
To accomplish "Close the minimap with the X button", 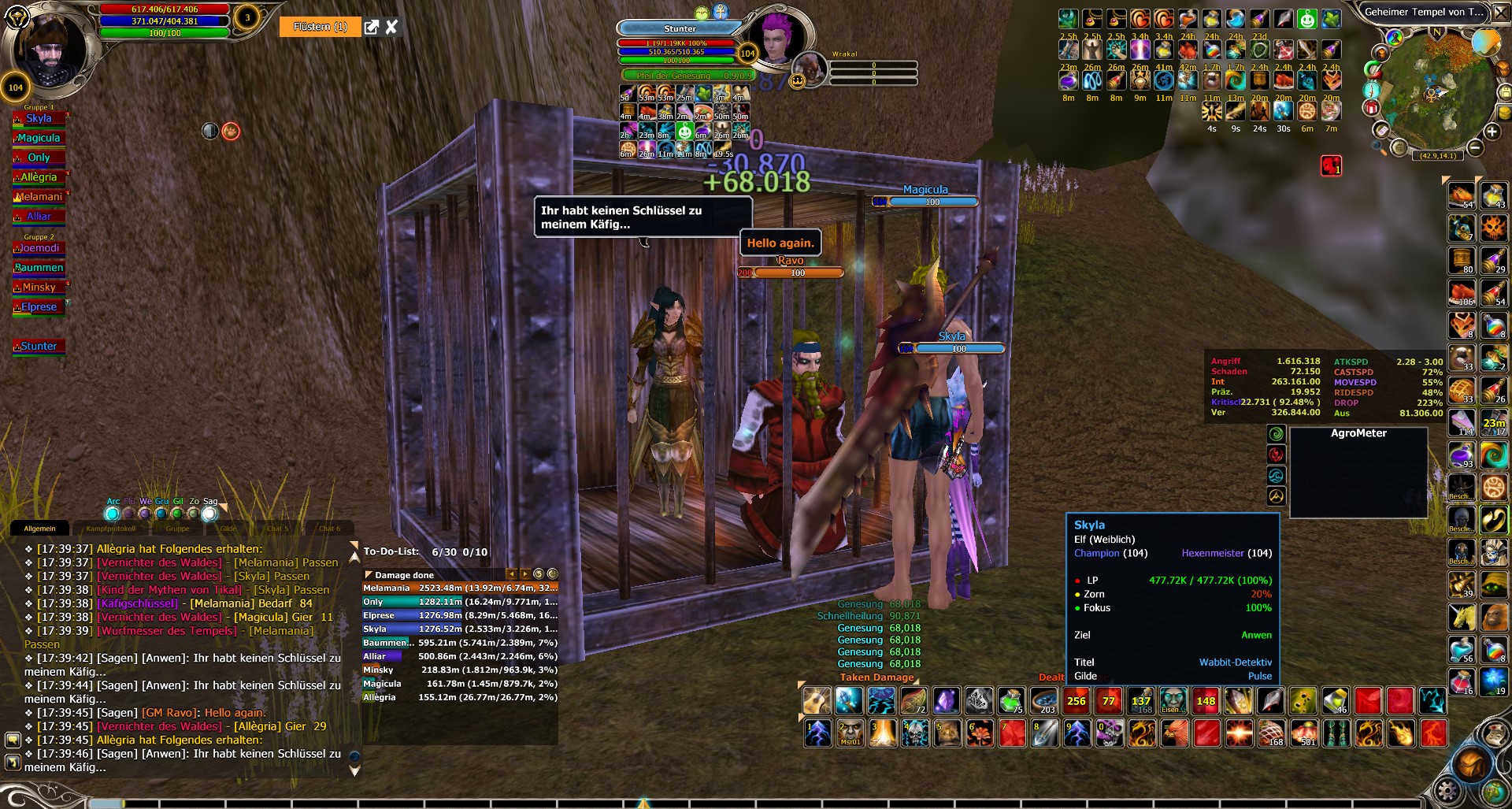I will pyautogui.click(x=1502, y=12).
